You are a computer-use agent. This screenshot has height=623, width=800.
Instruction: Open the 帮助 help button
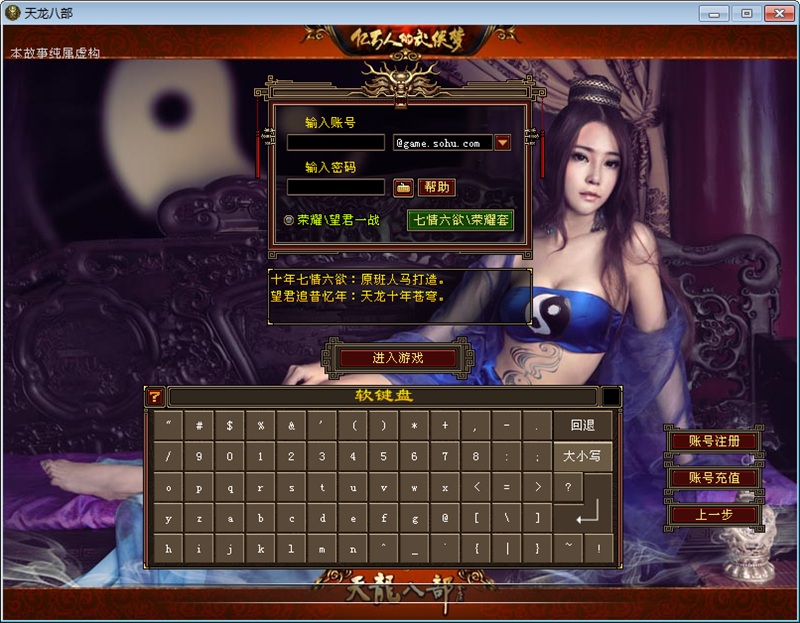436,187
